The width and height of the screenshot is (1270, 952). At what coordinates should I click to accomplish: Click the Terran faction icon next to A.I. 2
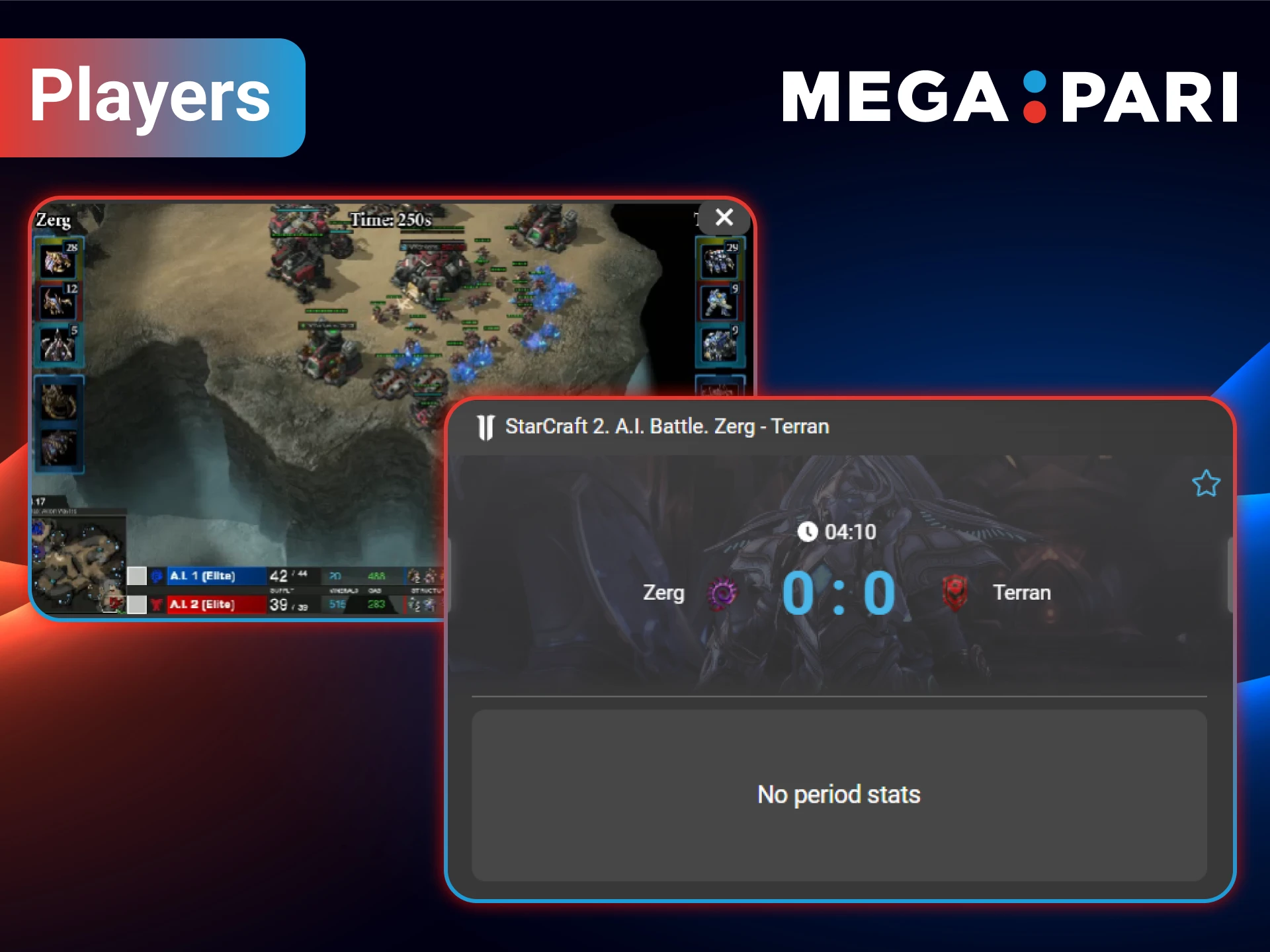click(157, 604)
